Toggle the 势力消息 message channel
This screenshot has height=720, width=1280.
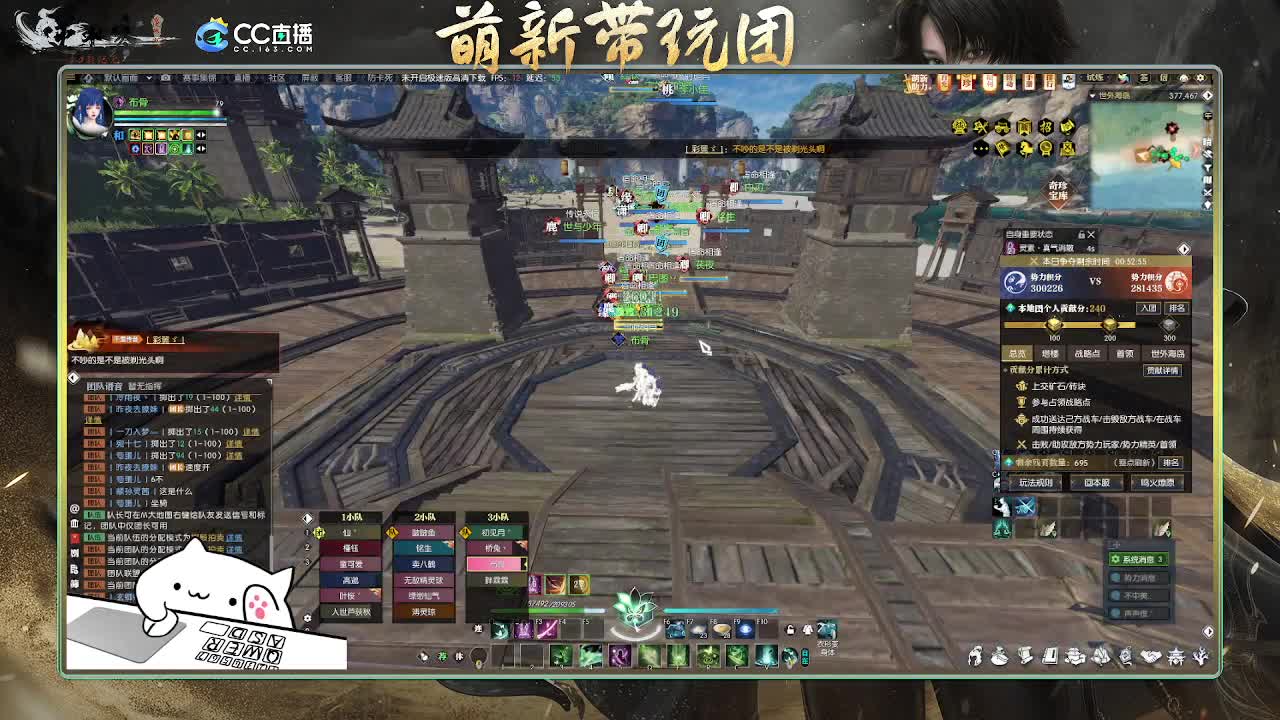1139,578
